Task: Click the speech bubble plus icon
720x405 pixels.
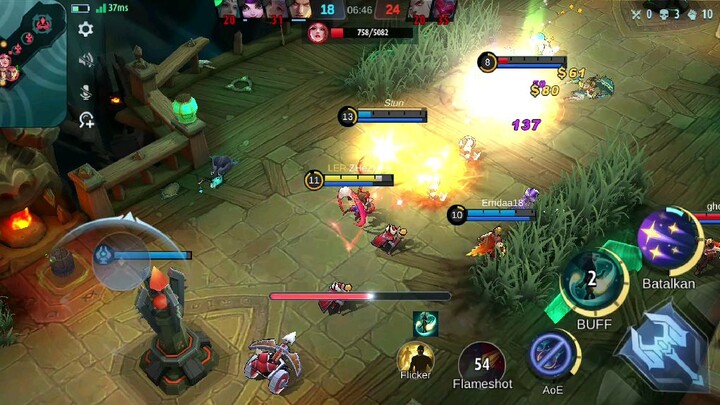Action: point(87,121)
